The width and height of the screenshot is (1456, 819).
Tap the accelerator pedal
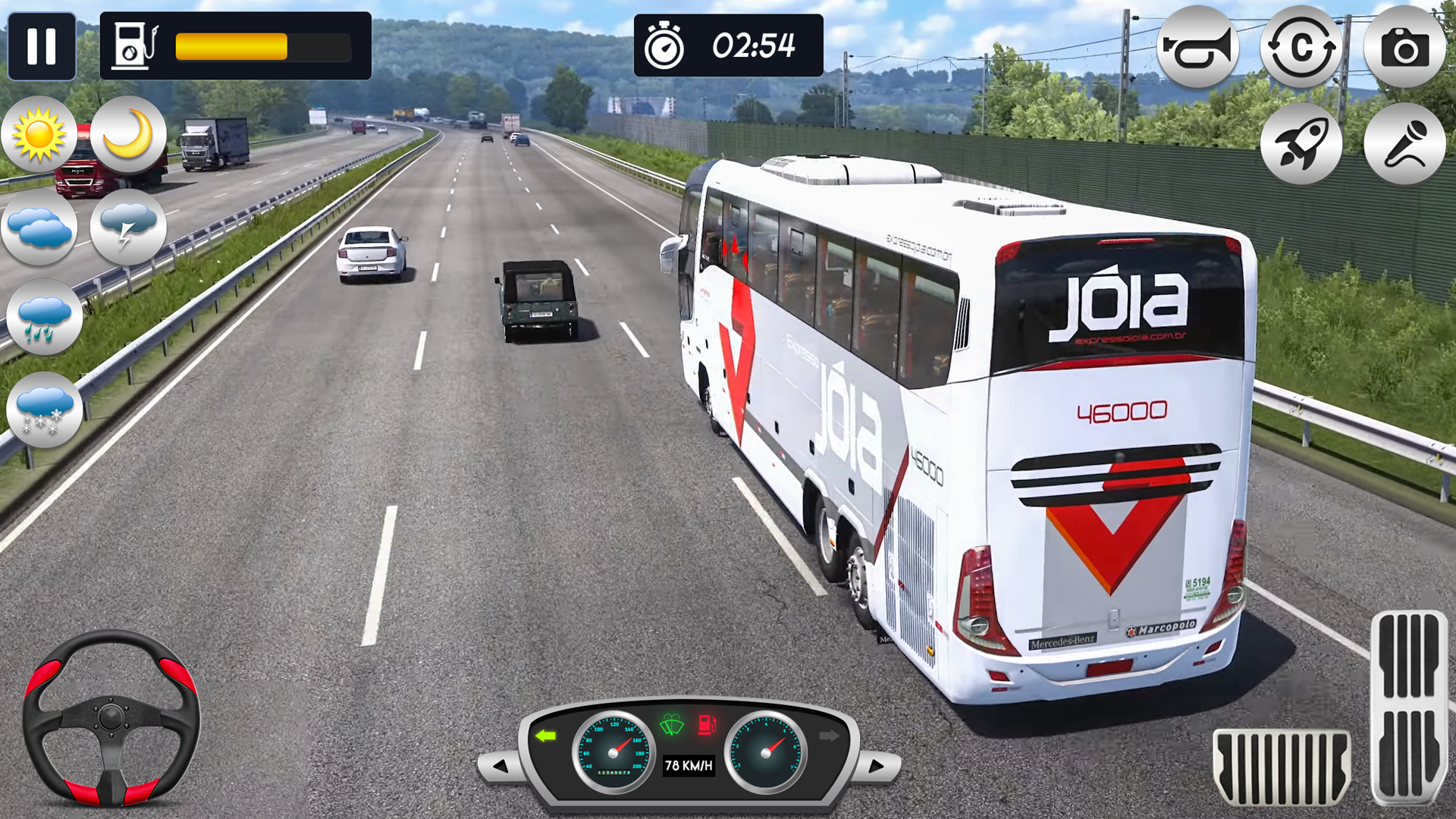click(x=1409, y=707)
